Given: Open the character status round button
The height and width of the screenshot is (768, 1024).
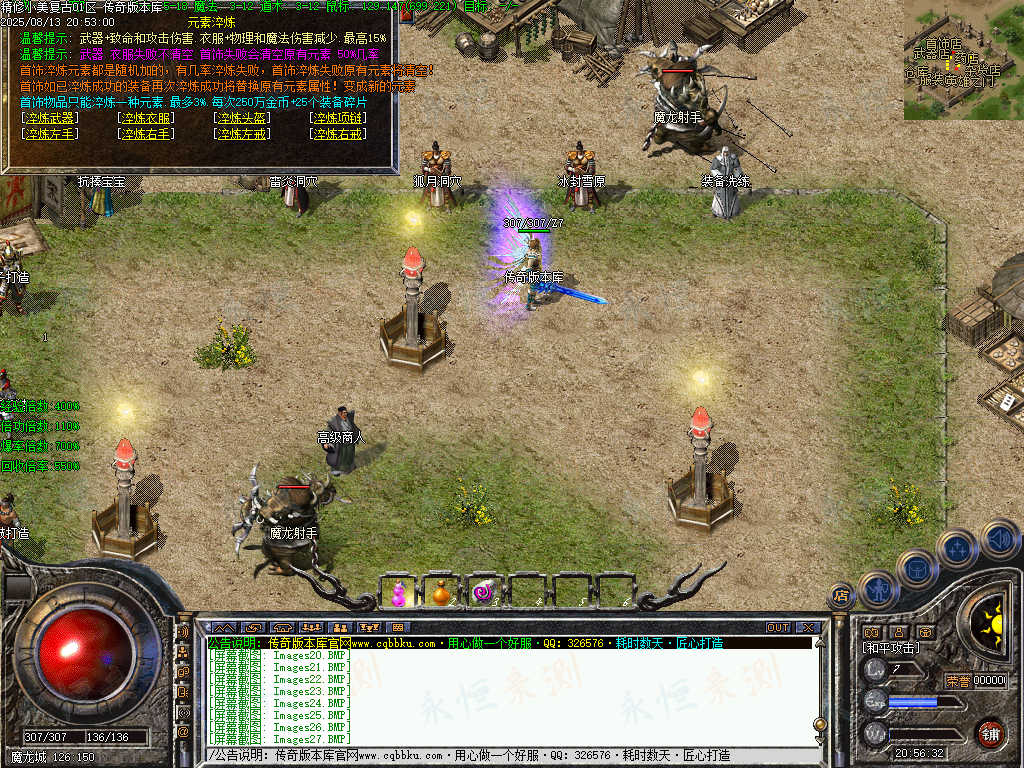Looking at the screenshot, I should (x=879, y=590).
